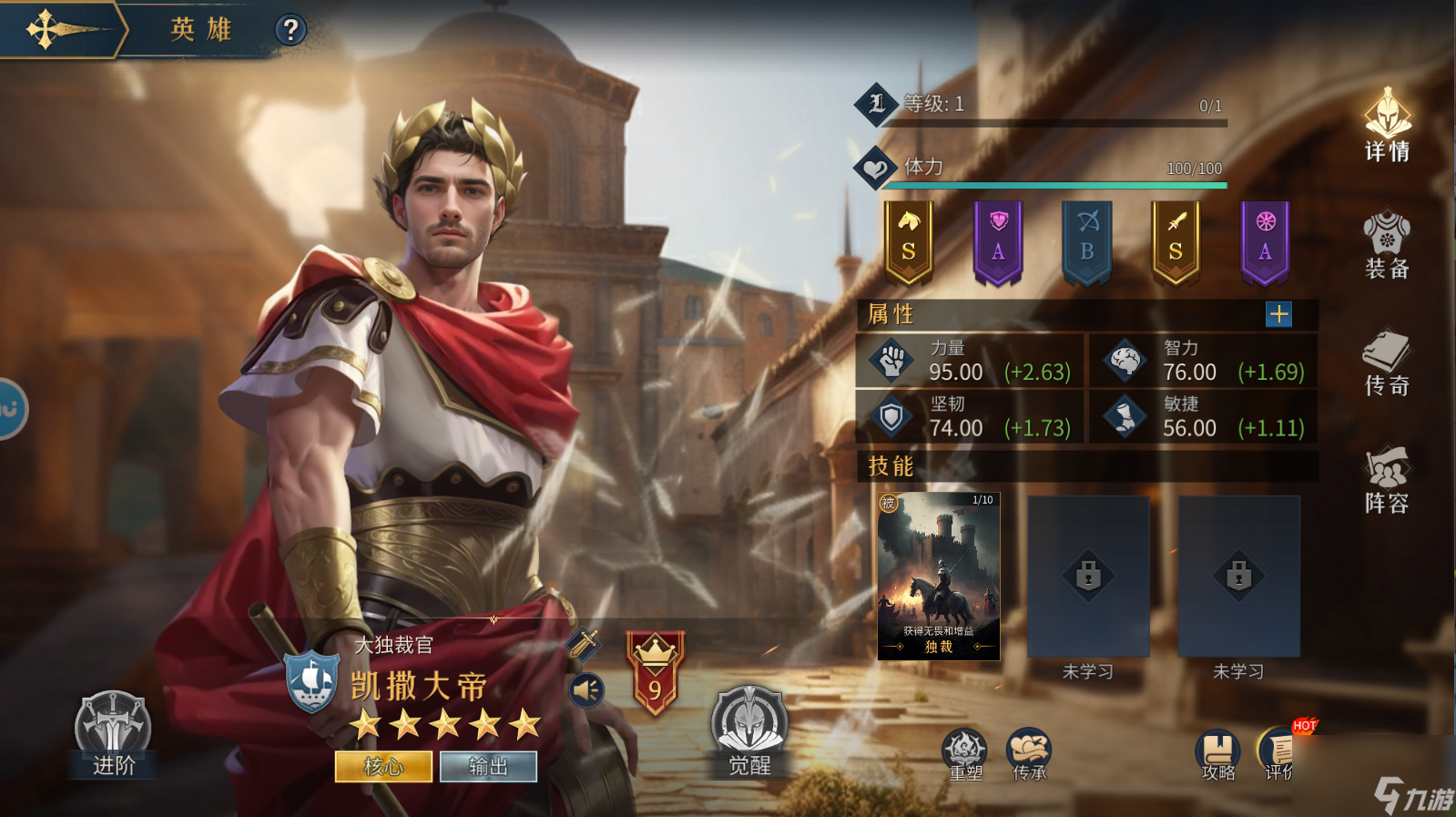This screenshot has height=817, width=1456.
Task: Show the 传奇 legend tab
Action: [x=1387, y=363]
